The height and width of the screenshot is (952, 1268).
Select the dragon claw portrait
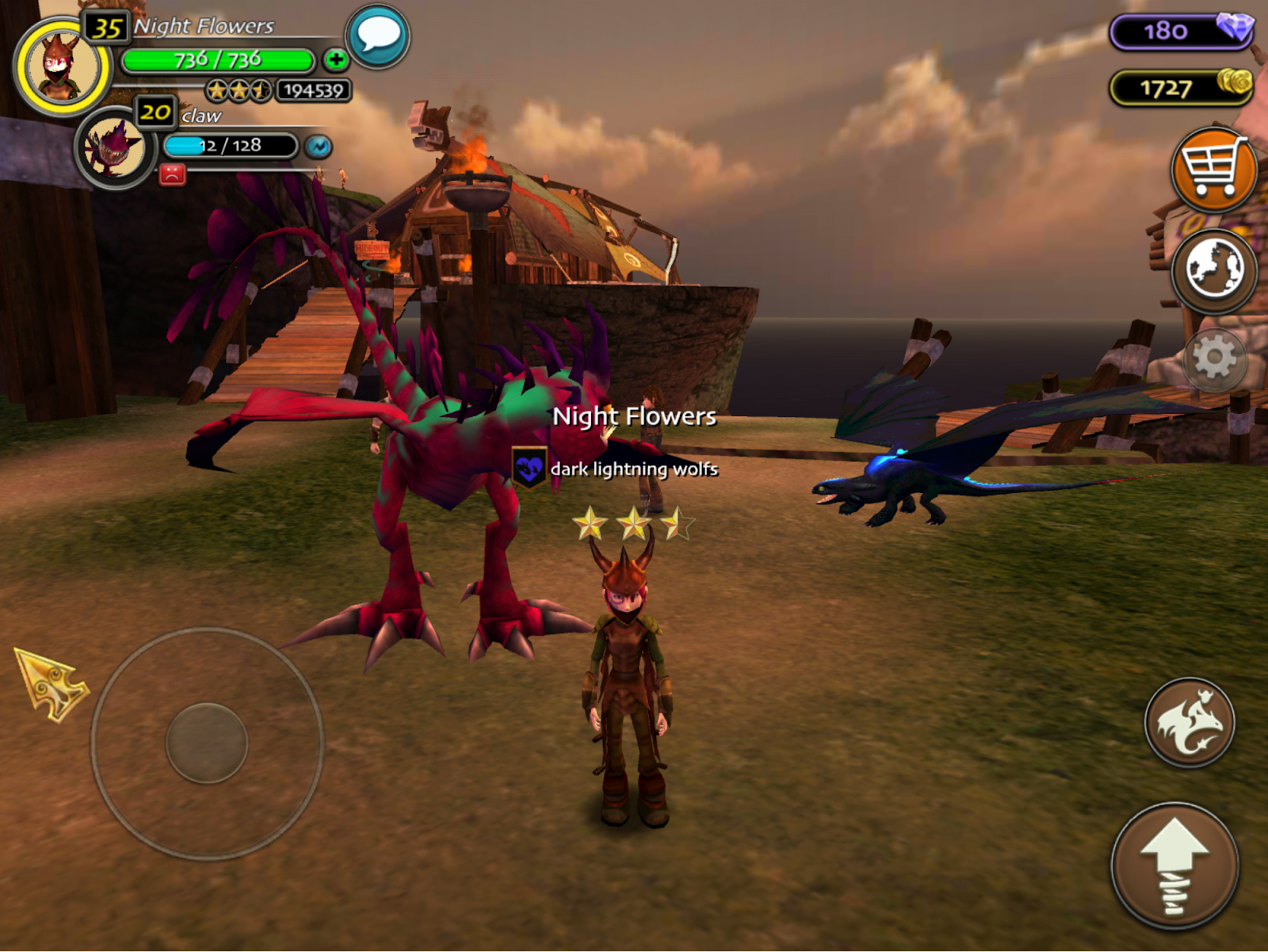click(115, 148)
